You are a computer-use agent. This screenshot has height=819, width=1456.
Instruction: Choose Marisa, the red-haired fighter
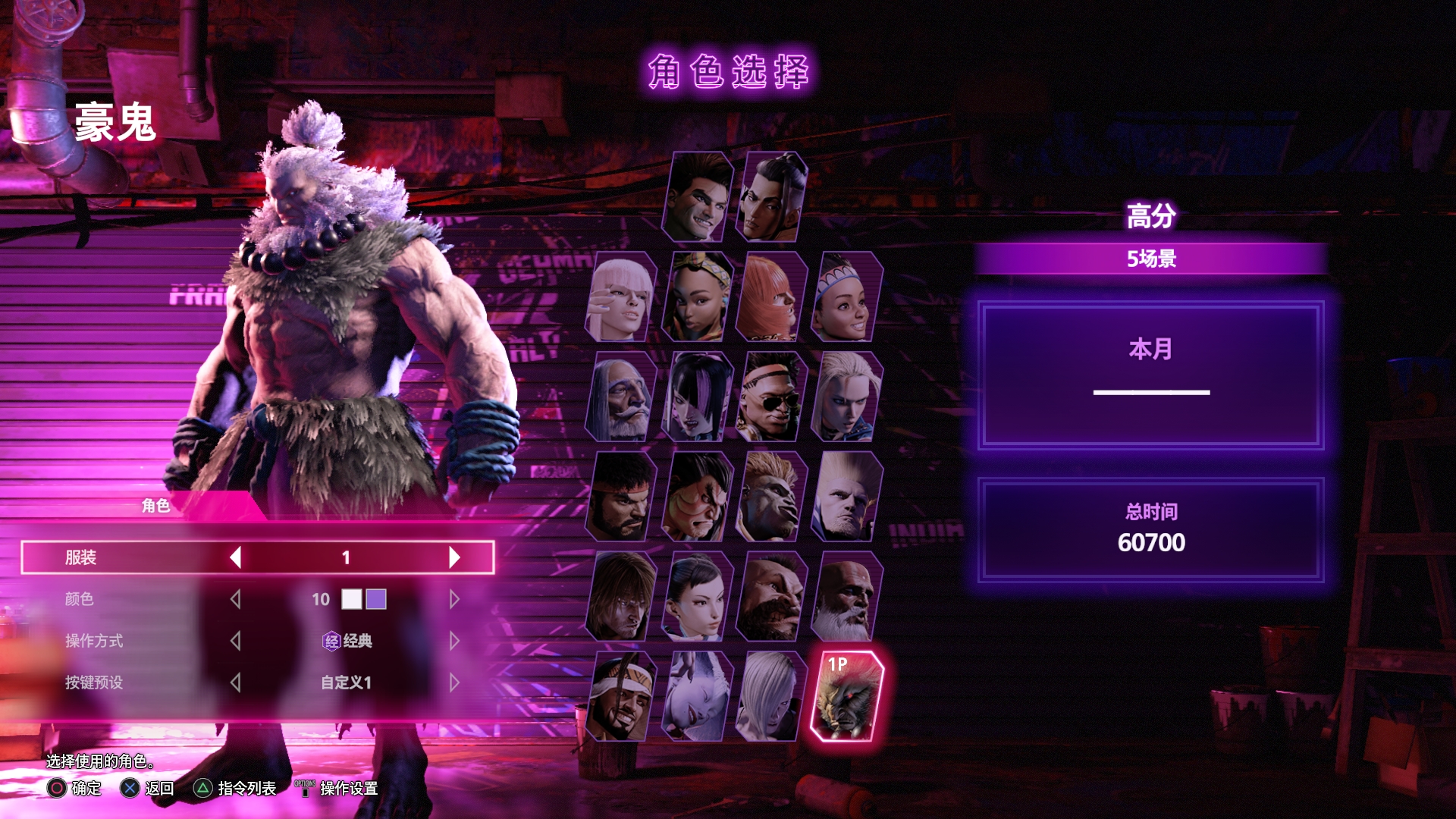click(x=771, y=297)
